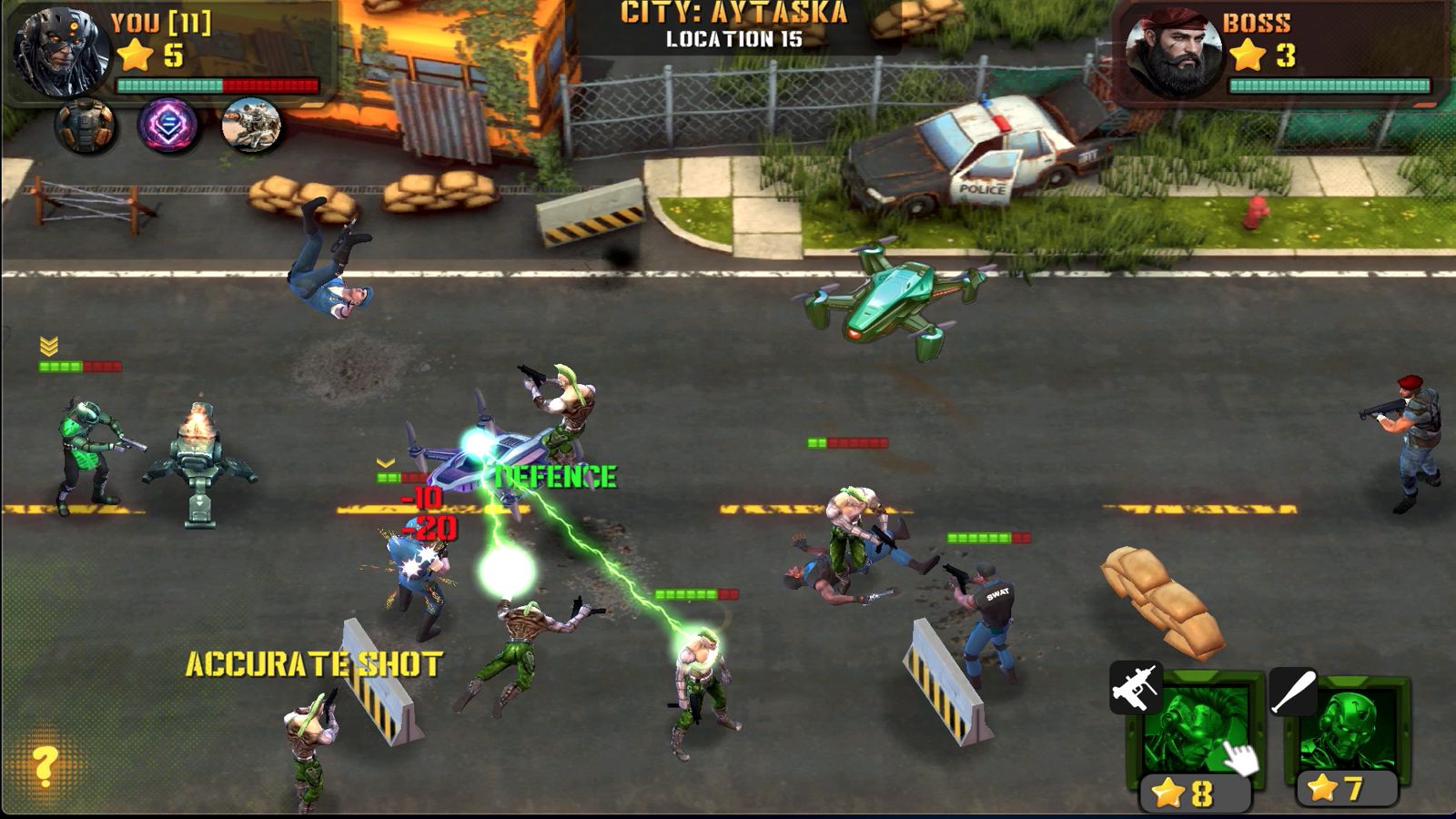
Task: Click the boss health bar
Action: (1329, 86)
